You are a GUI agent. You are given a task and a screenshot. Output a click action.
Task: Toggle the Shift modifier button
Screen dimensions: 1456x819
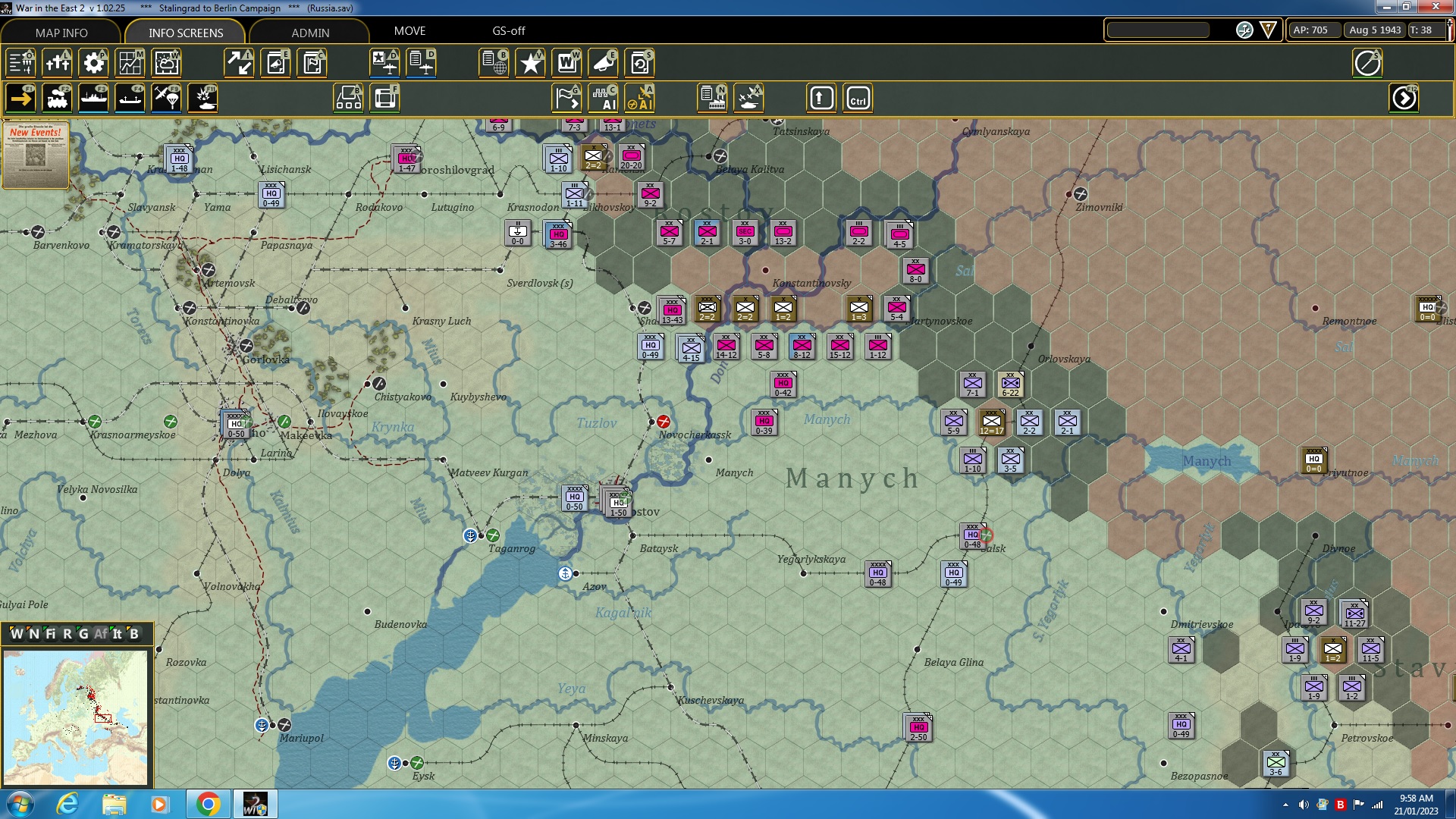(x=821, y=98)
